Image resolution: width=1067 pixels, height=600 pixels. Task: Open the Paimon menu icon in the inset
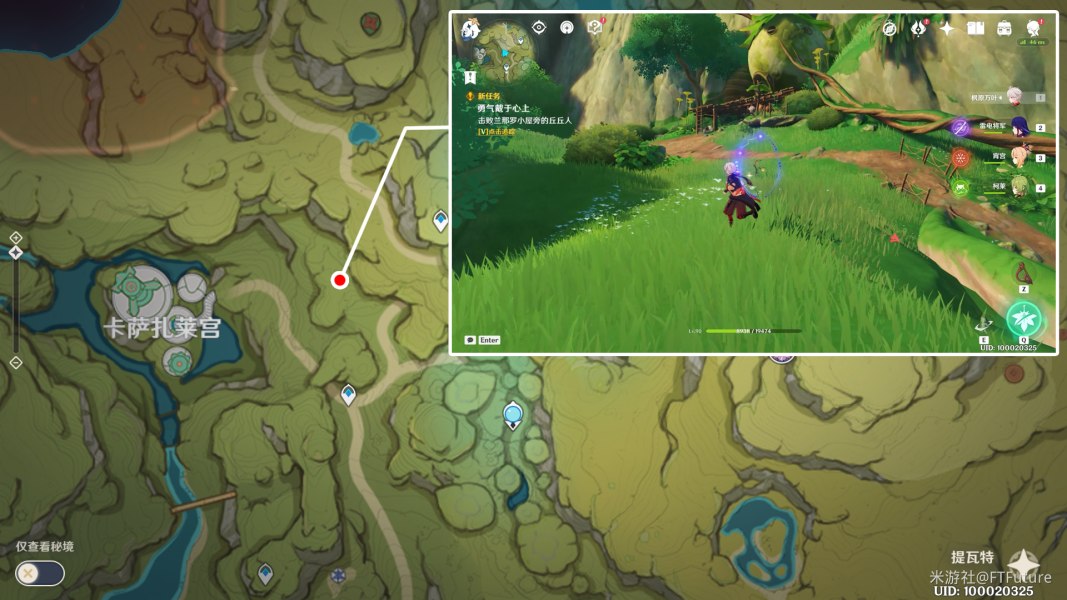[471, 29]
